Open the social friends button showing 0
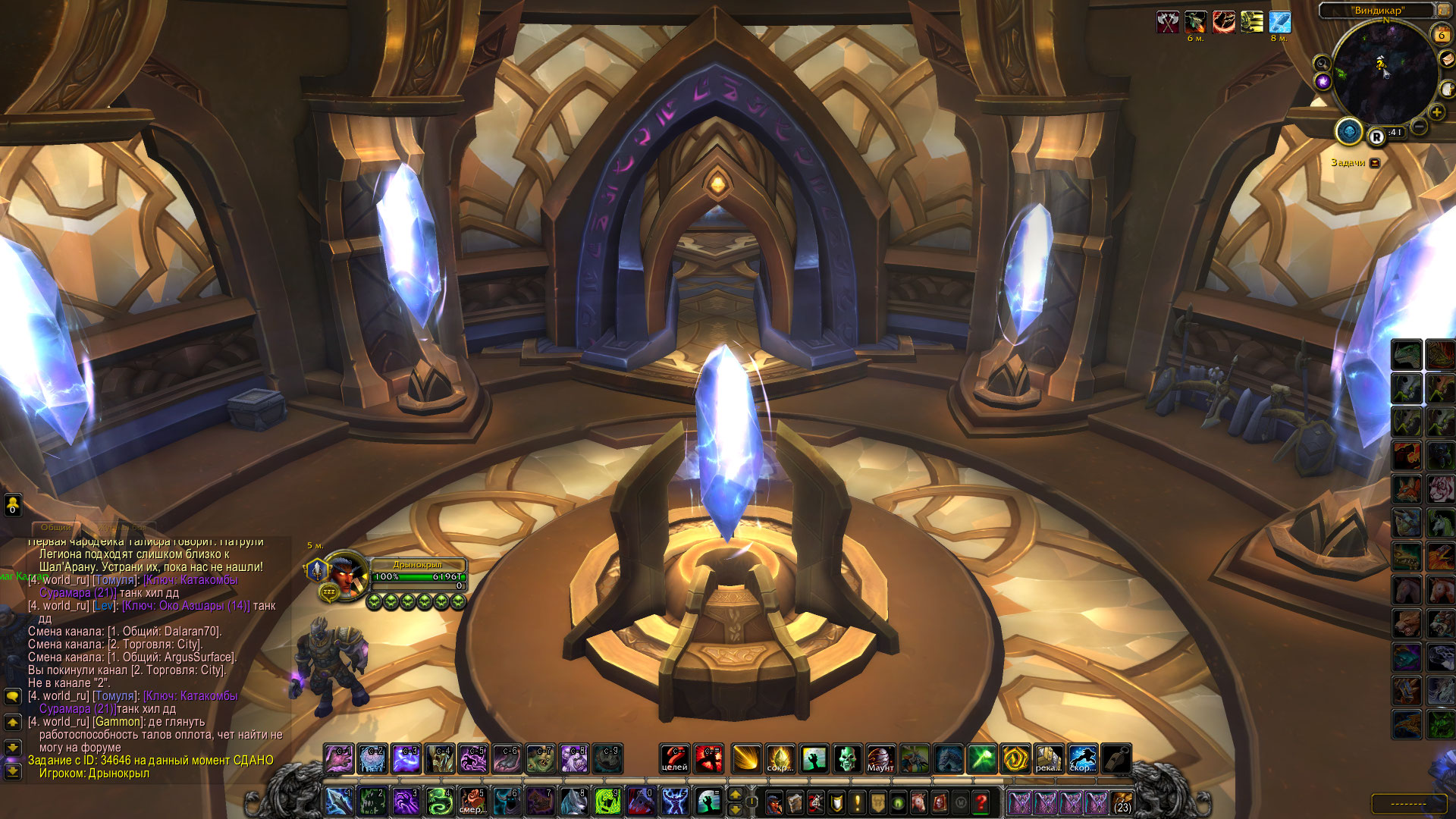Viewport: 1456px width, 819px height. [x=12, y=504]
